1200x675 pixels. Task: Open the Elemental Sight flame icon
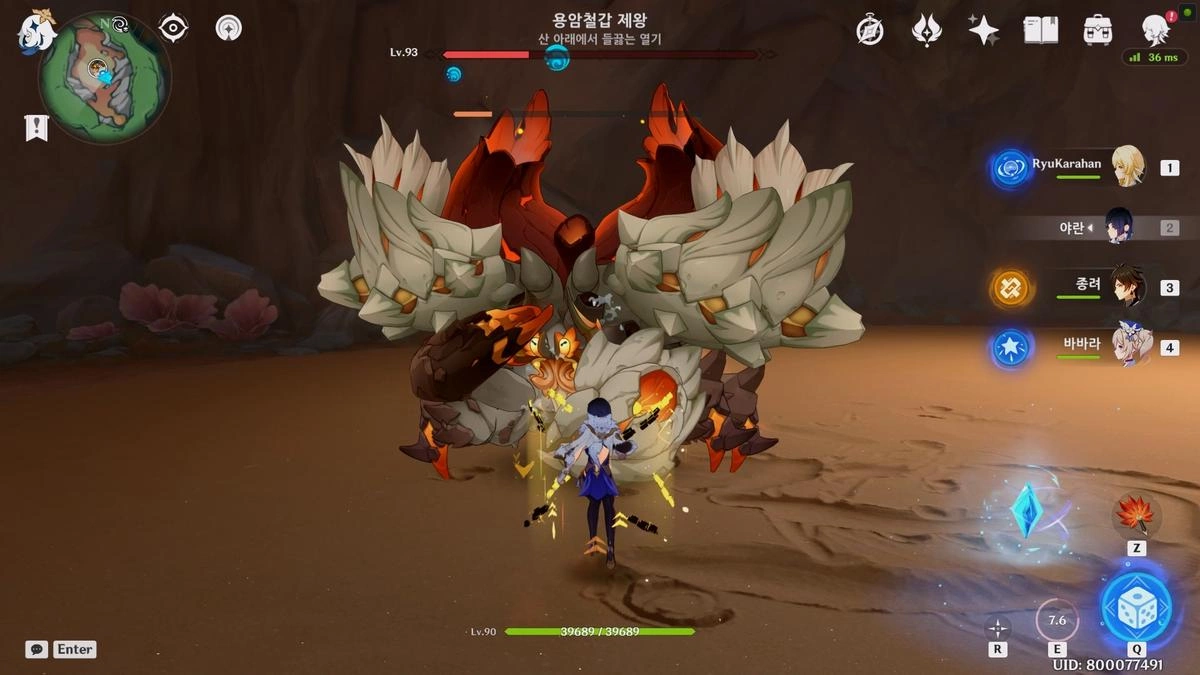927,30
